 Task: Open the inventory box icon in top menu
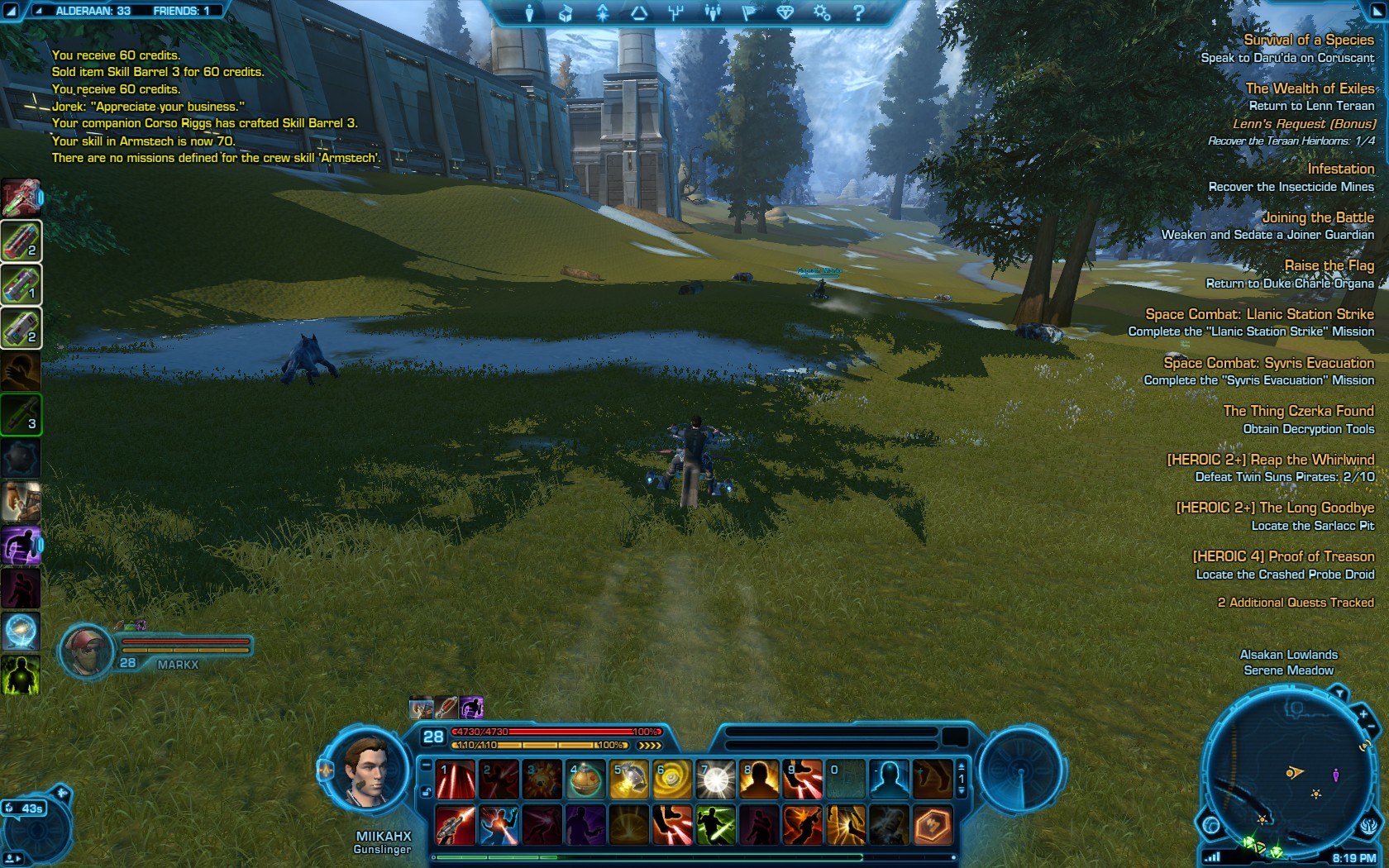pos(566,12)
